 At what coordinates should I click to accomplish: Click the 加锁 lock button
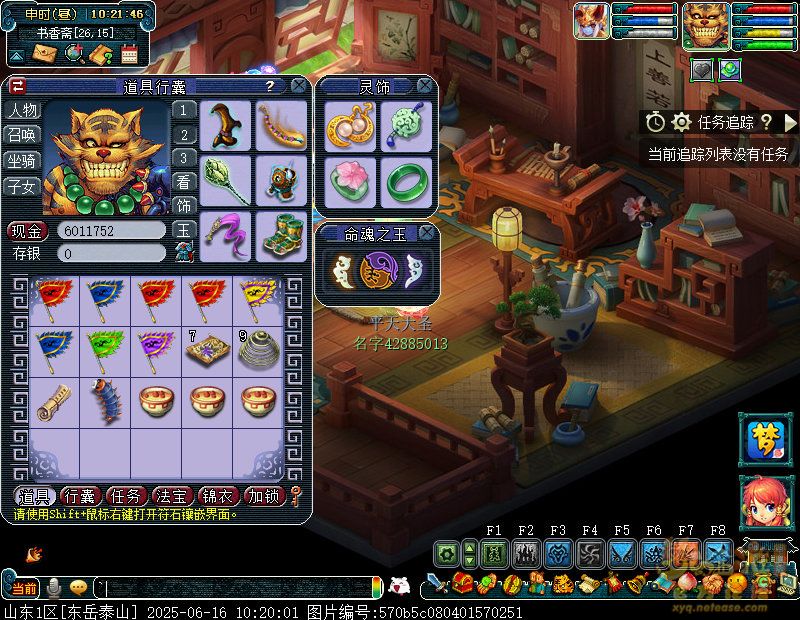pyautogui.click(x=265, y=496)
